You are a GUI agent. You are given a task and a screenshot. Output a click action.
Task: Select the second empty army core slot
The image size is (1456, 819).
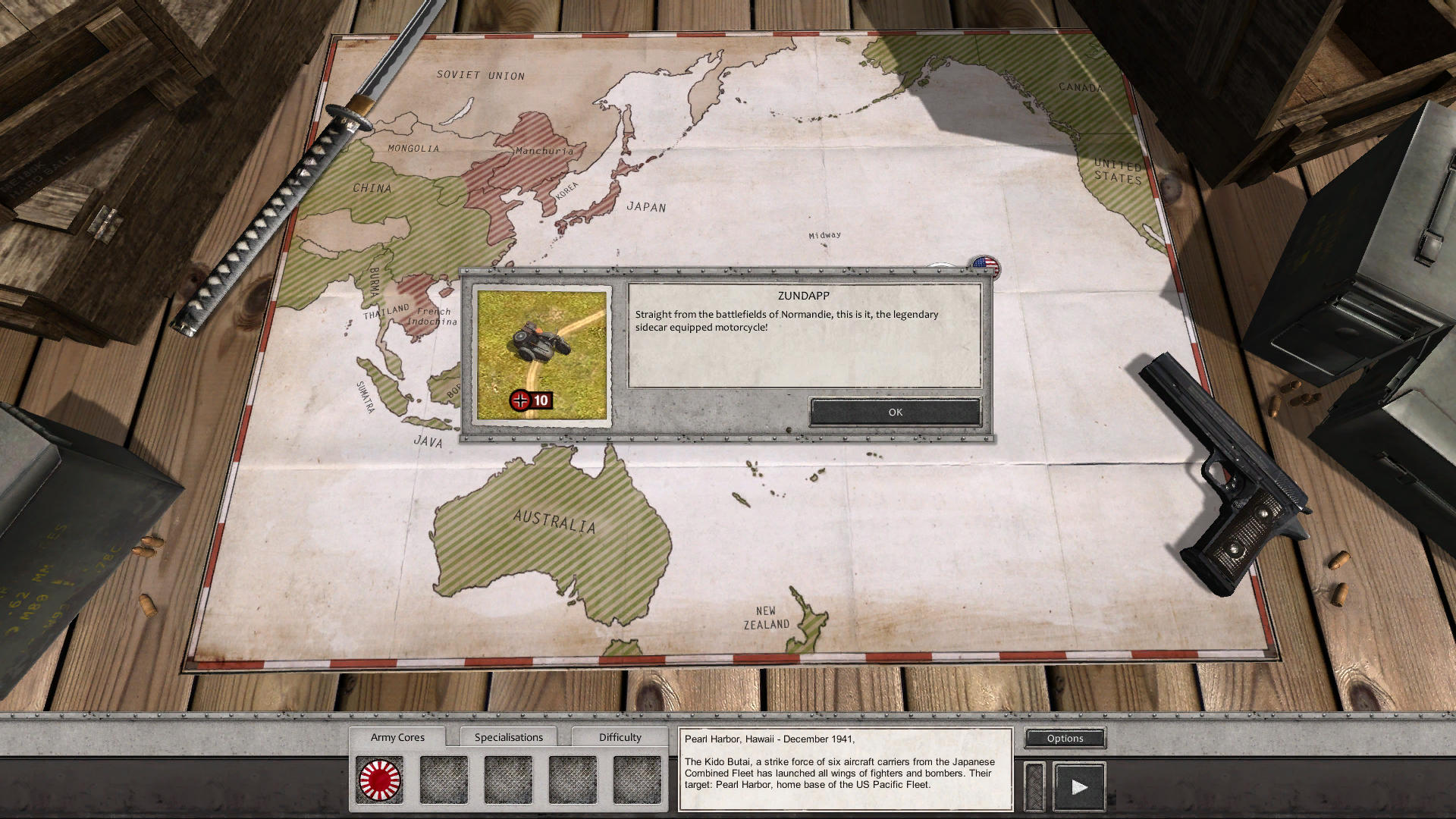[445, 777]
